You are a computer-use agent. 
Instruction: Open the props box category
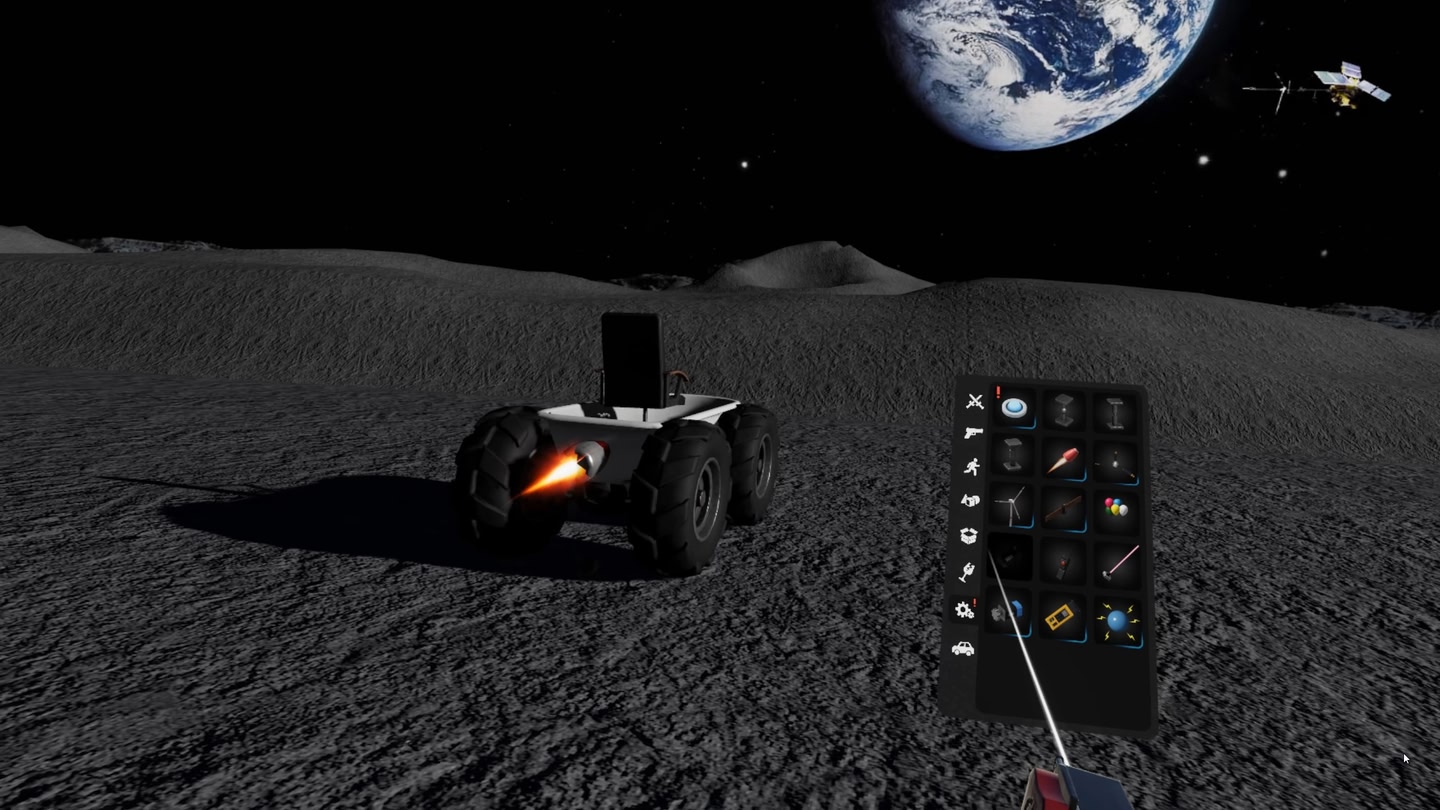pyautogui.click(x=968, y=533)
